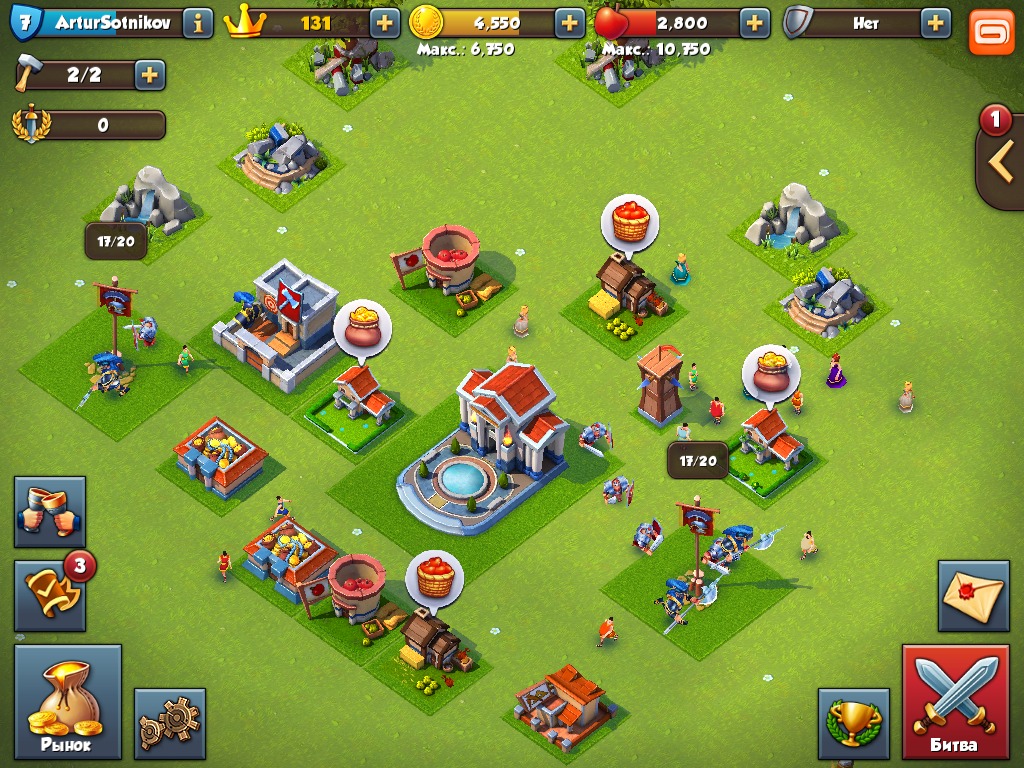Screen dimensions: 1024x768
Task: Open the Рынок market shop
Action: 67,701
